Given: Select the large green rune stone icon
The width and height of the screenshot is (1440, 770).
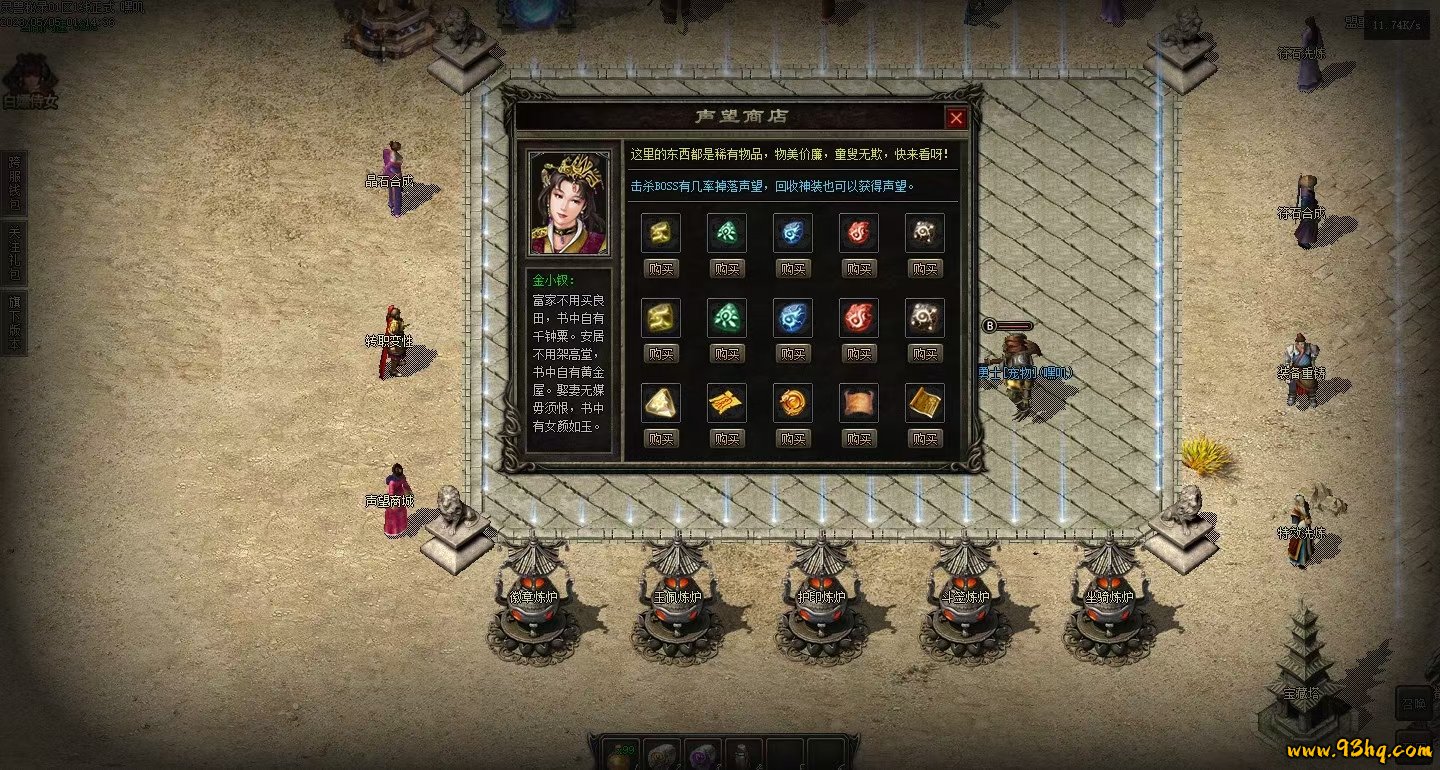Looking at the screenshot, I should pos(727,318).
